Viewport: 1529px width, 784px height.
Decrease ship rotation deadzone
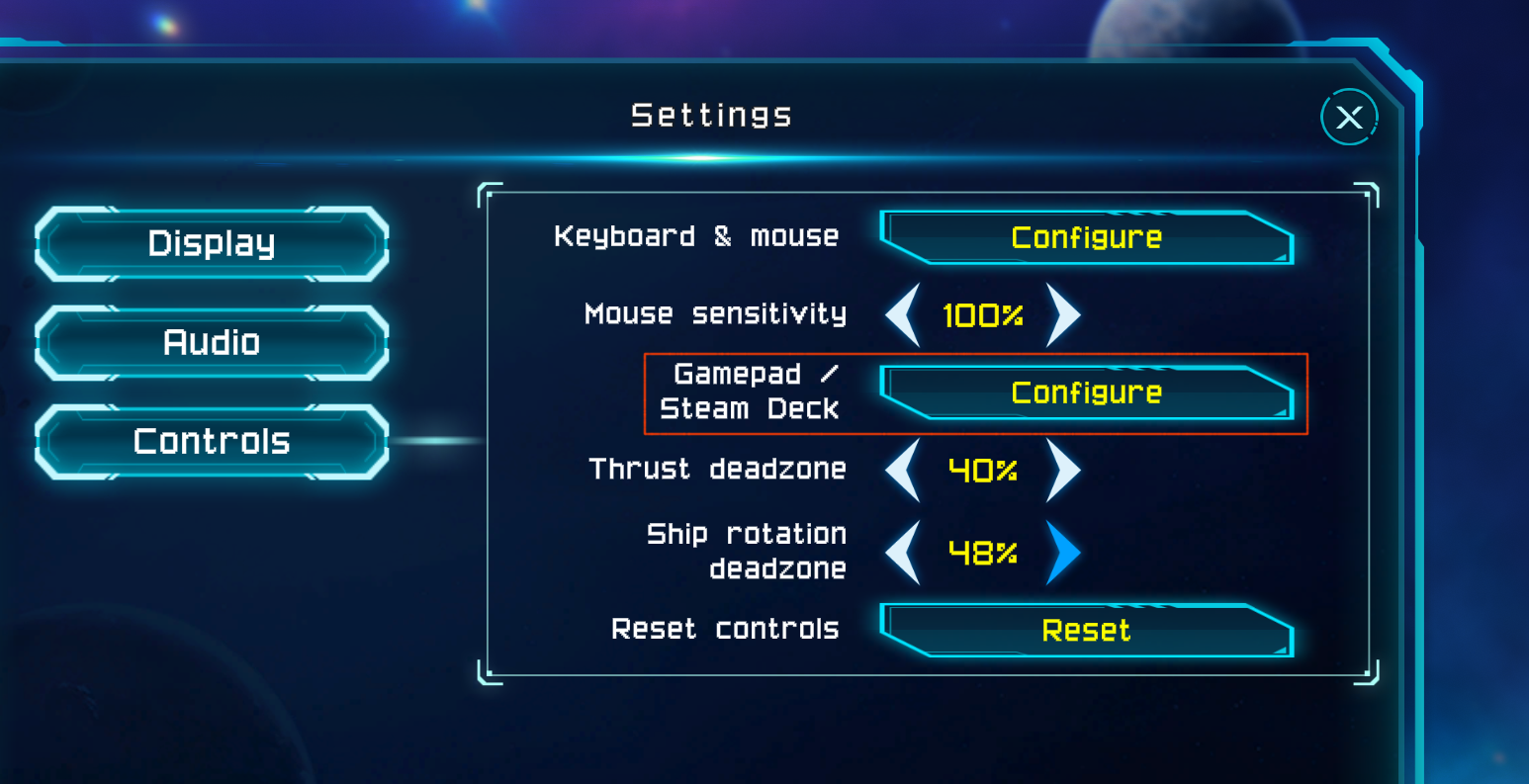901,554
